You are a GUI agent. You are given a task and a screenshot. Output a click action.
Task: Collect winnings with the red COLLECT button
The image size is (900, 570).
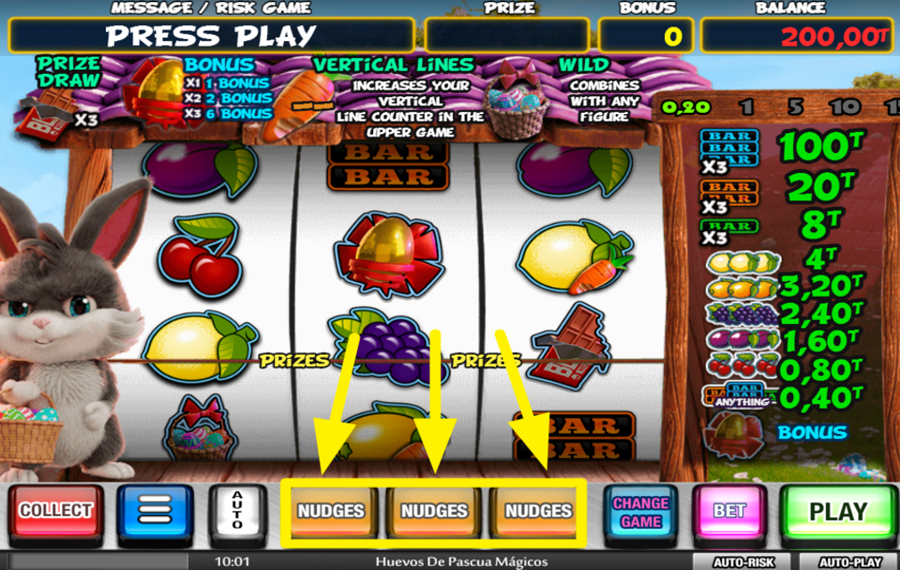[x=56, y=511]
